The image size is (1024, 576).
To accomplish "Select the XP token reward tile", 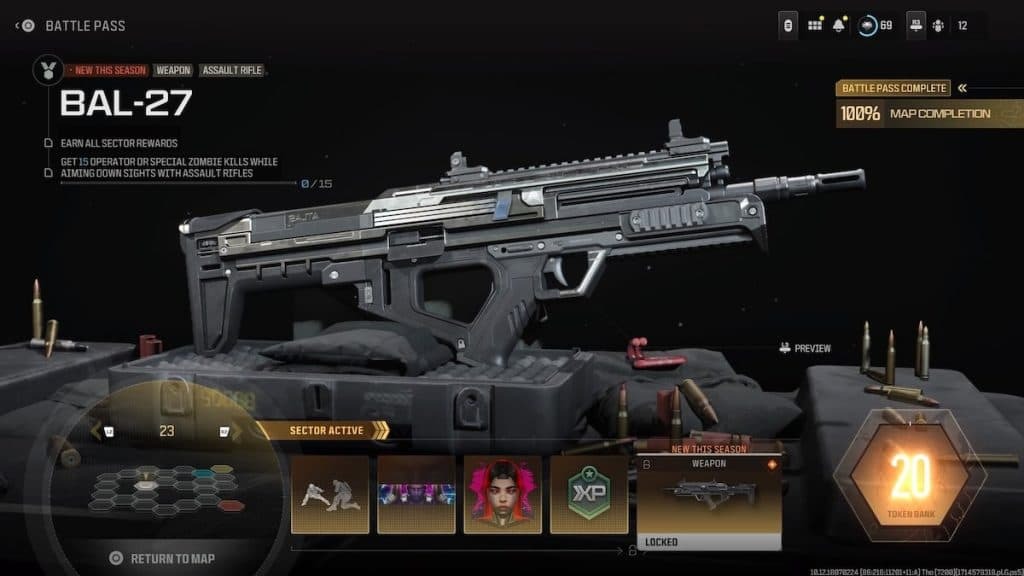I will (x=589, y=495).
